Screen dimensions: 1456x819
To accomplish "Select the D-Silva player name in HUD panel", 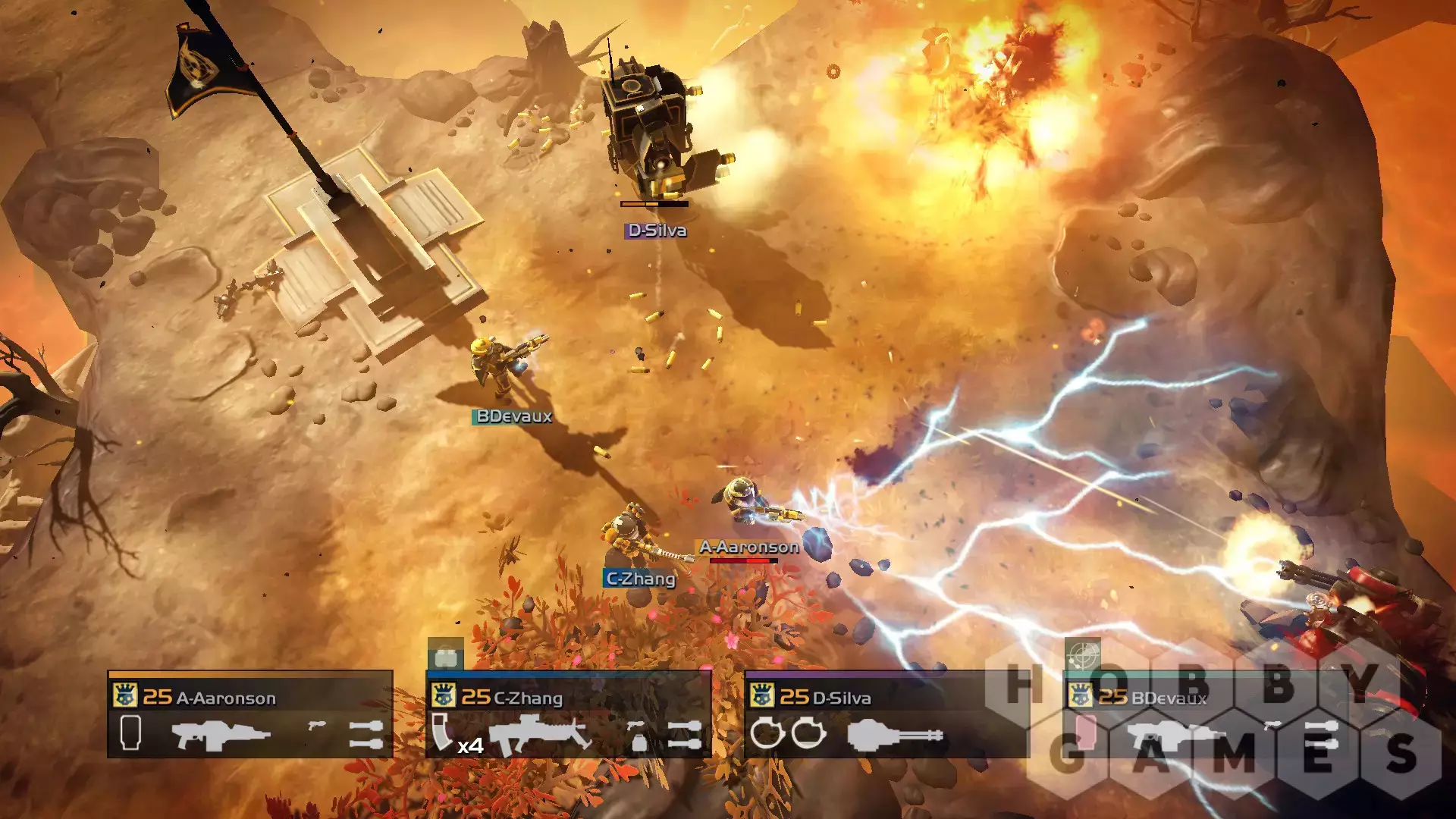I will (841, 698).
